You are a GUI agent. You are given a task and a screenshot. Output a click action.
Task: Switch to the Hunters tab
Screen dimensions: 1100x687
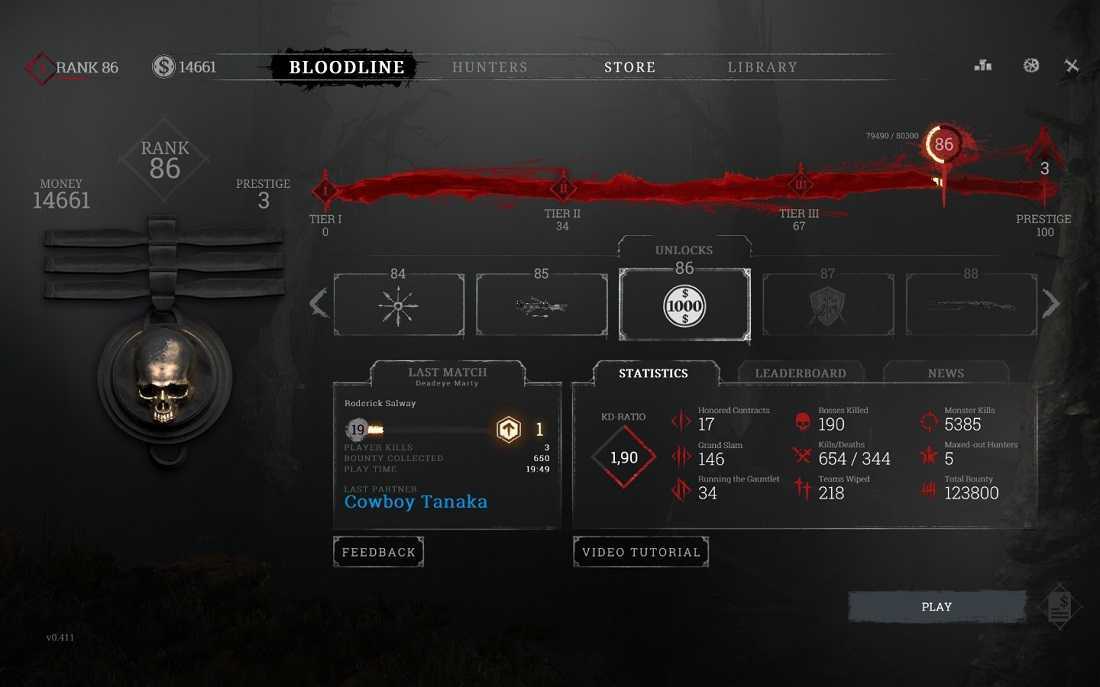(489, 68)
